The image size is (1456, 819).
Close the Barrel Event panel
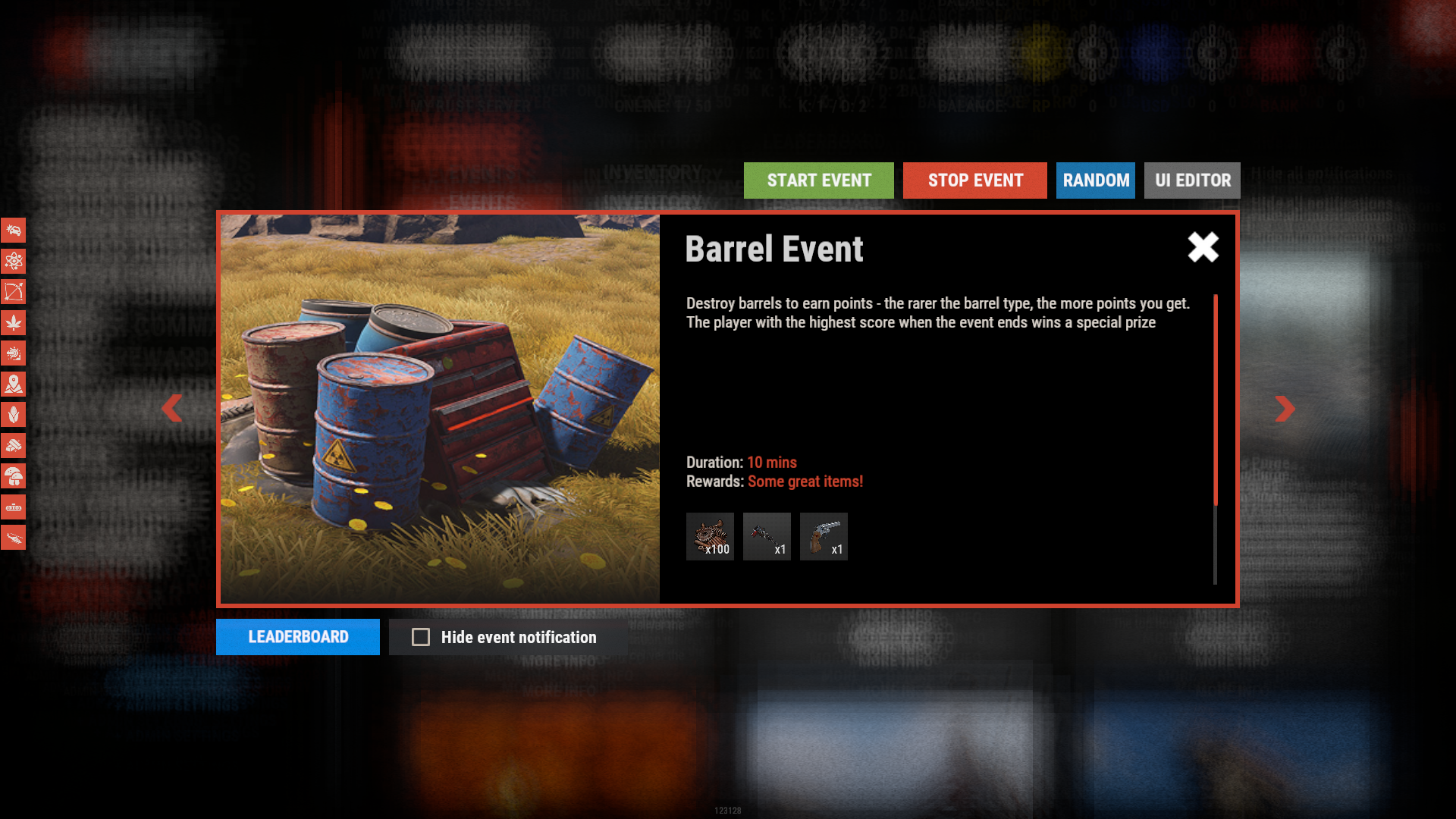pos(1203,247)
